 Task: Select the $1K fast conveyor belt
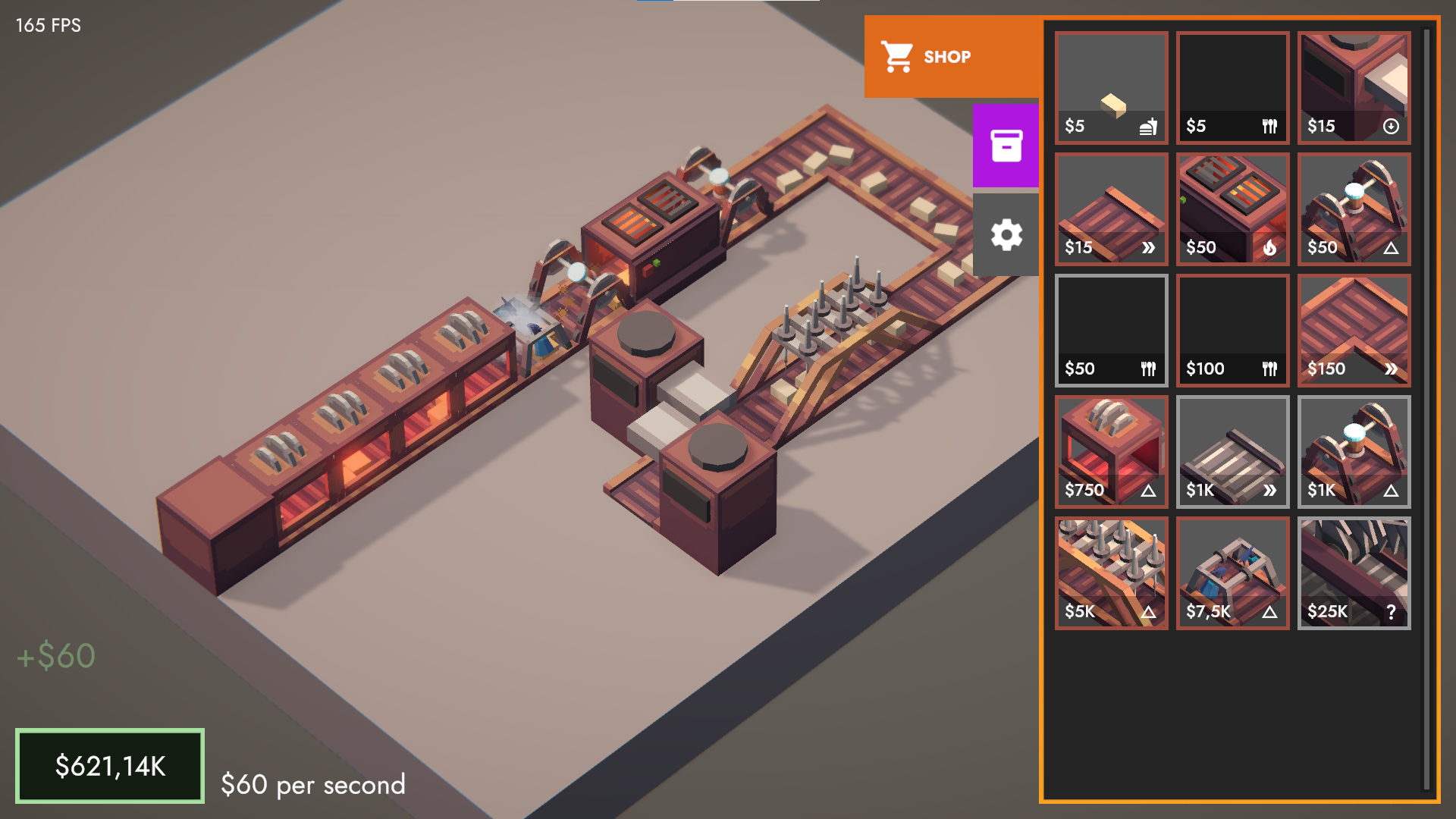click(1232, 451)
